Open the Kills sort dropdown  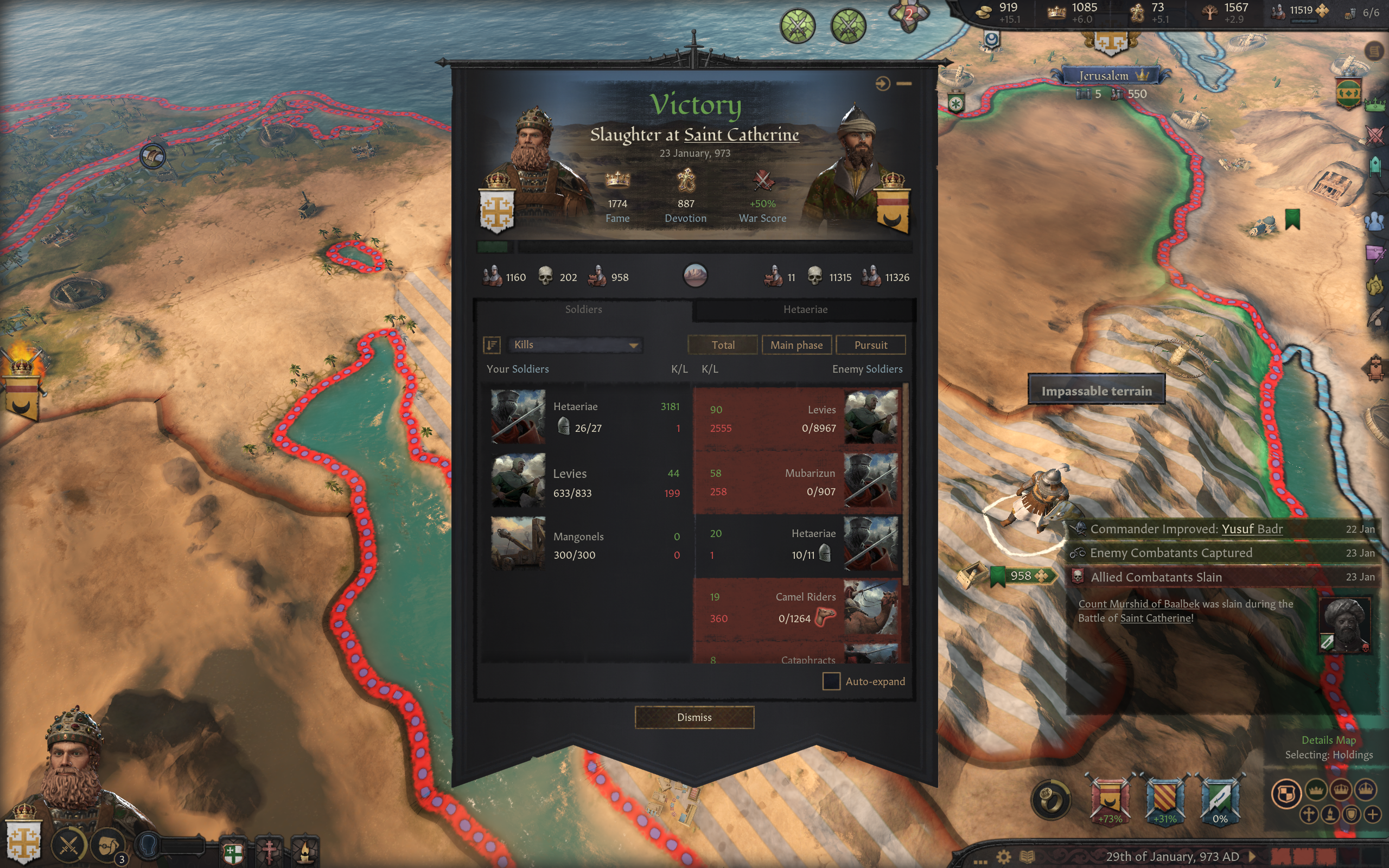(x=575, y=344)
